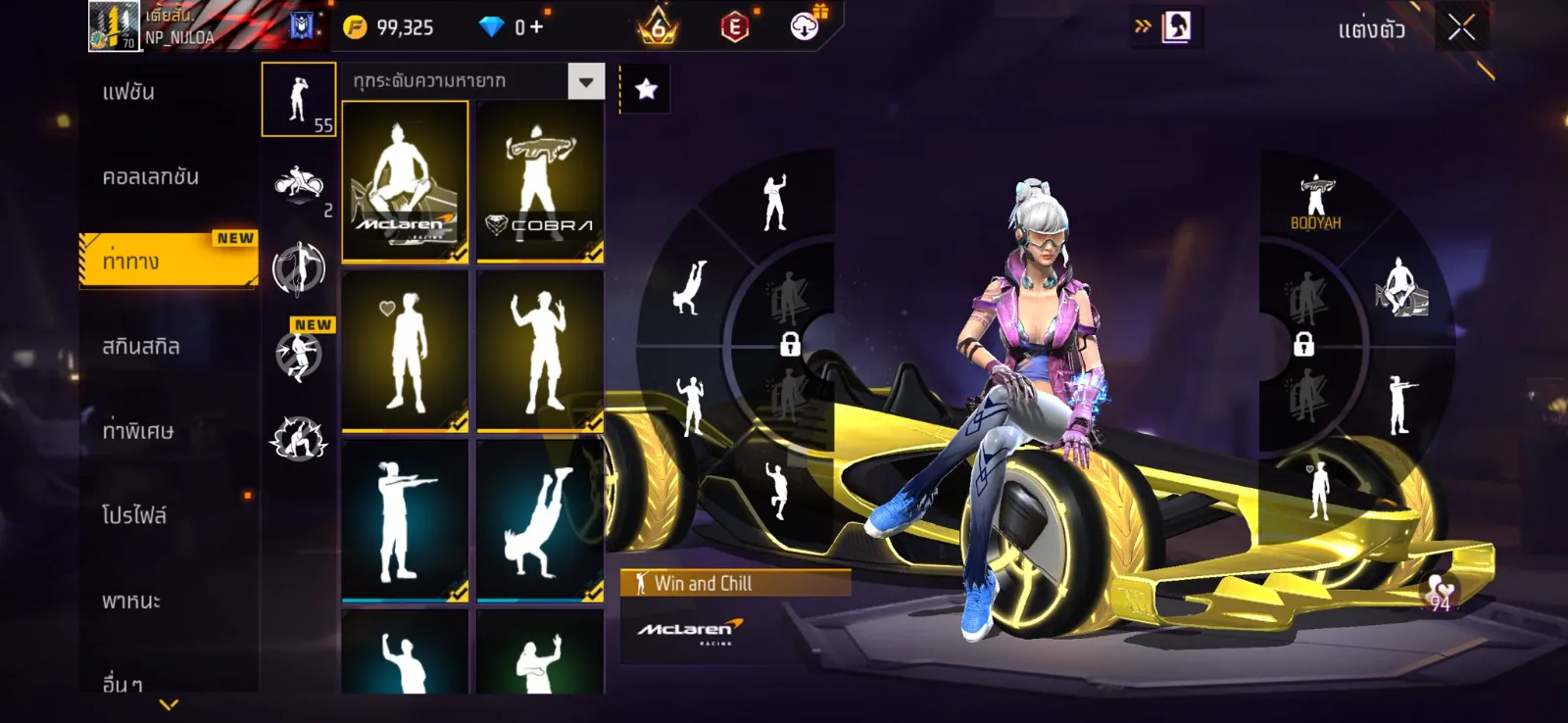This screenshot has width=1568, height=723.
Task: Open the rarity filter dropdown
Action: click(x=586, y=82)
